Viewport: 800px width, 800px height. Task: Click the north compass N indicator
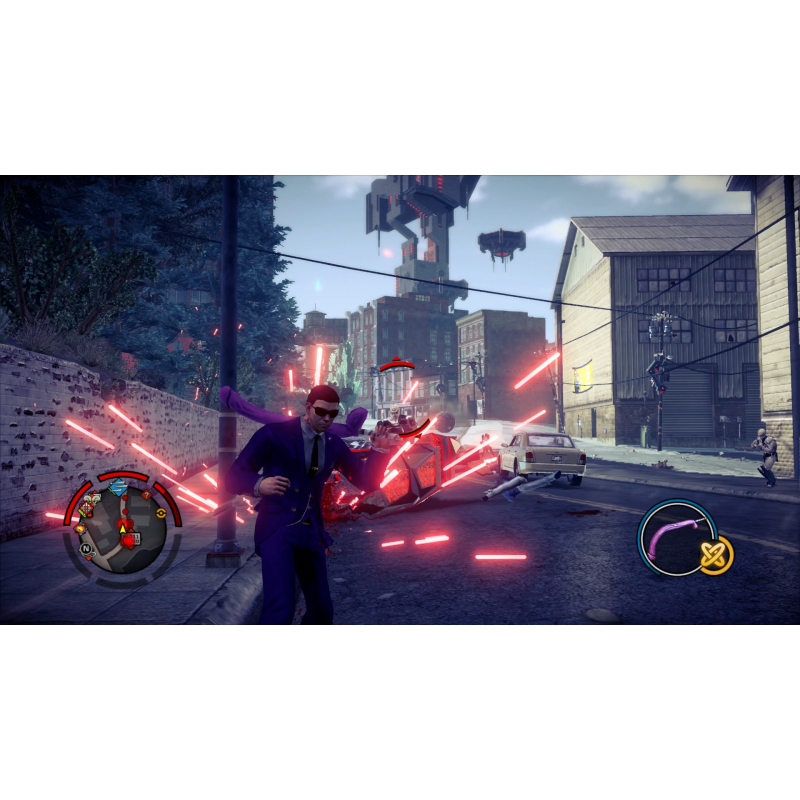point(86,548)
